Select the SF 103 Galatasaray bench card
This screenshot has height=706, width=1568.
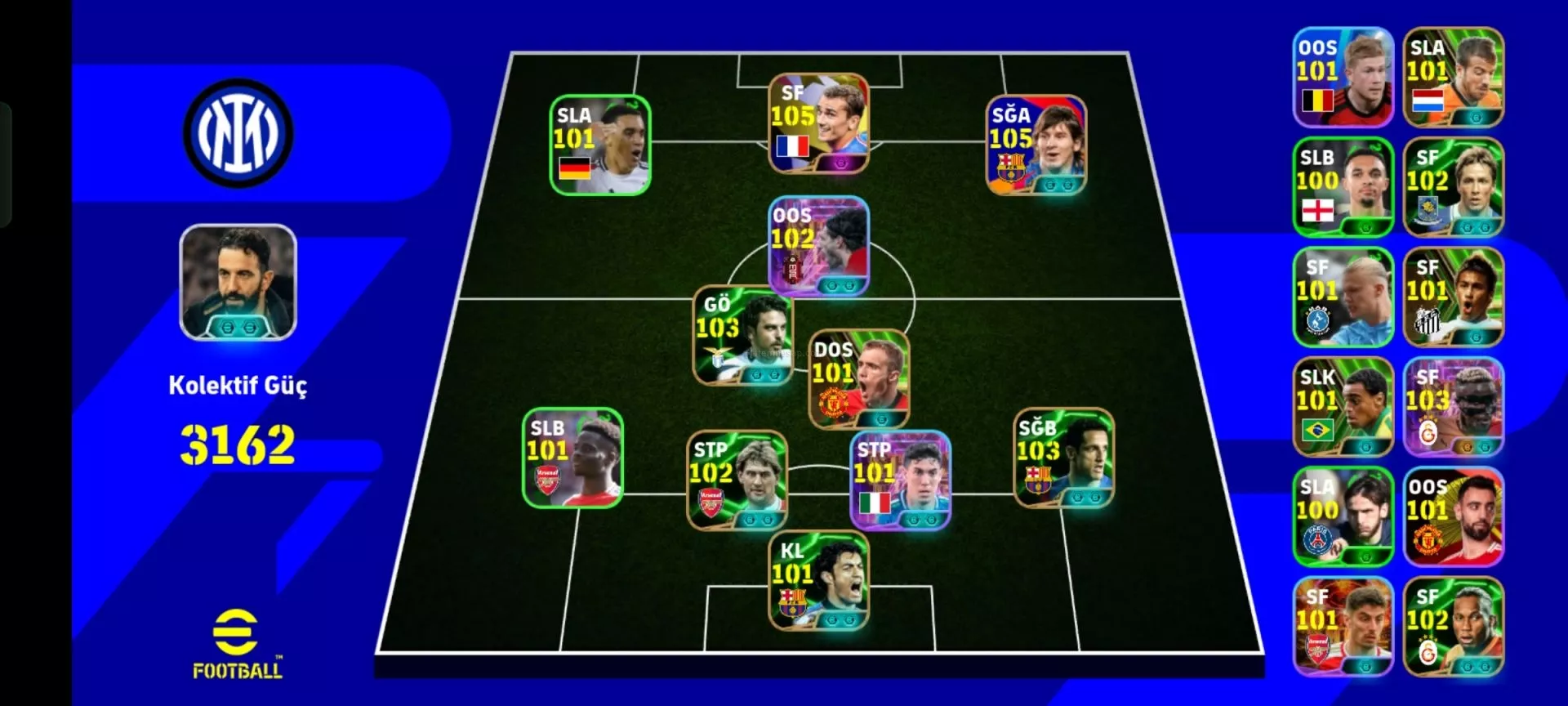click(x=1453, y=407)
